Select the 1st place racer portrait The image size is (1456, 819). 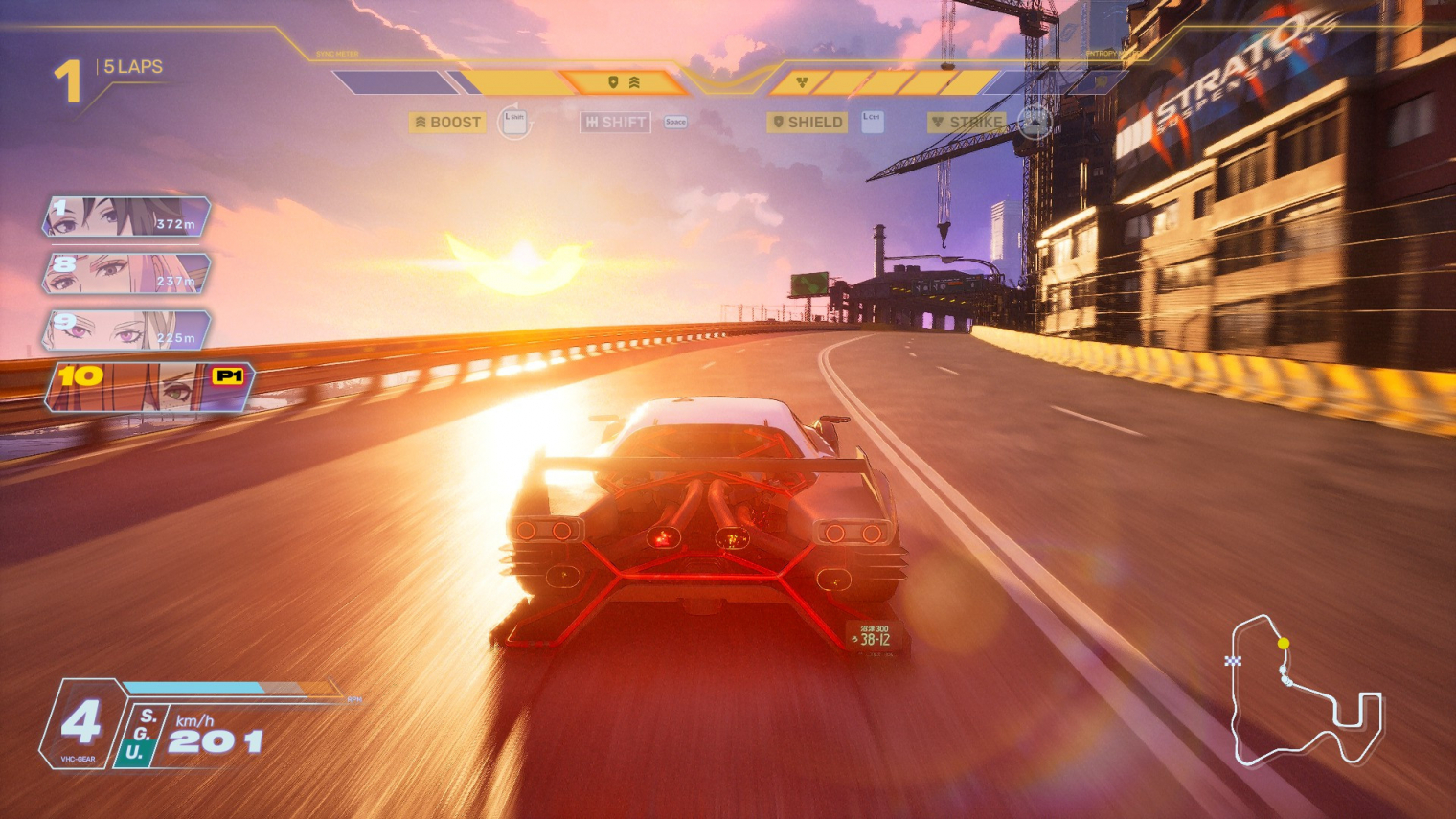(125, 216)
